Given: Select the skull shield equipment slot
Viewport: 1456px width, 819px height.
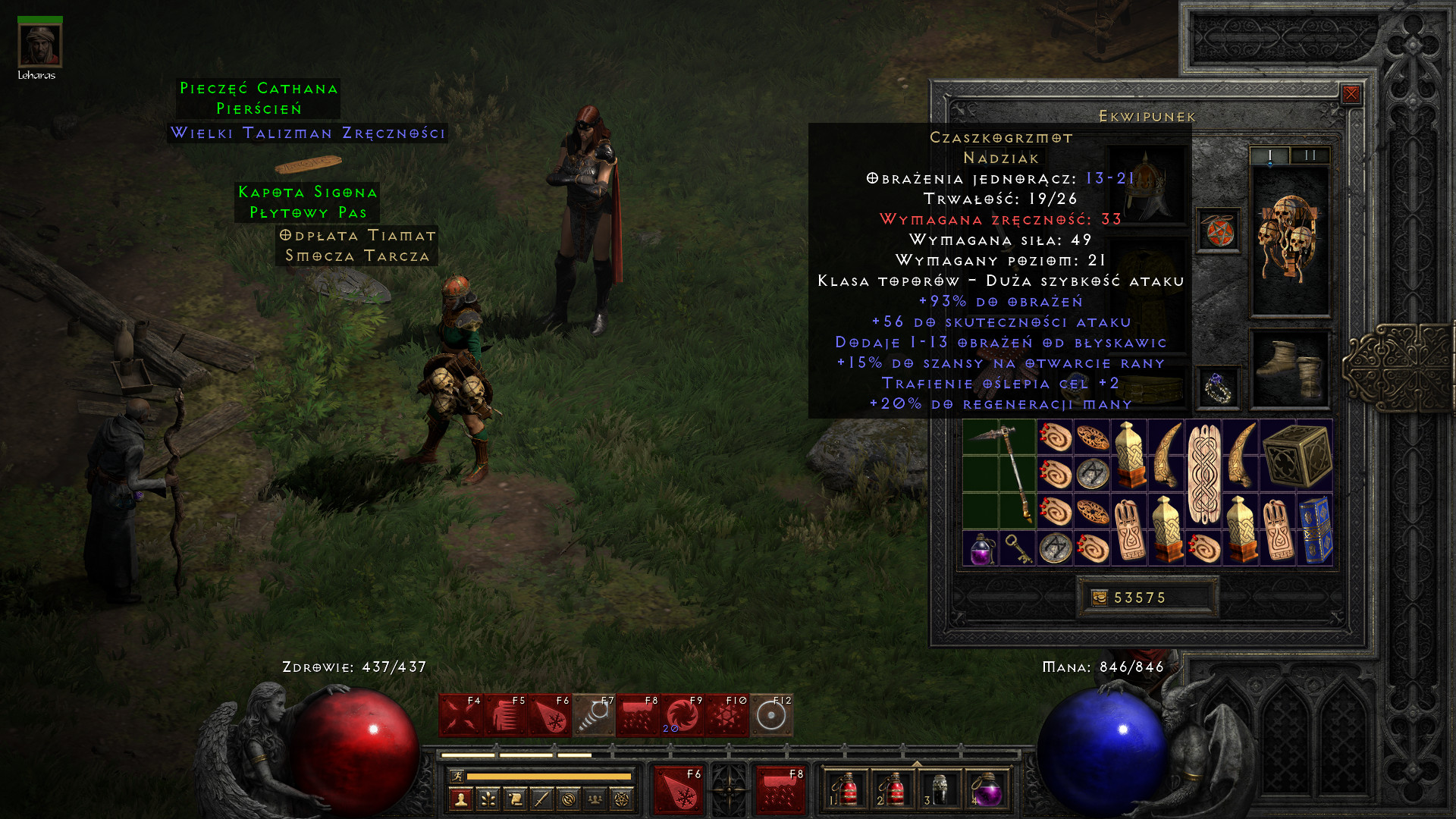Looking at the screenshot, I should tap(1289, 240).
